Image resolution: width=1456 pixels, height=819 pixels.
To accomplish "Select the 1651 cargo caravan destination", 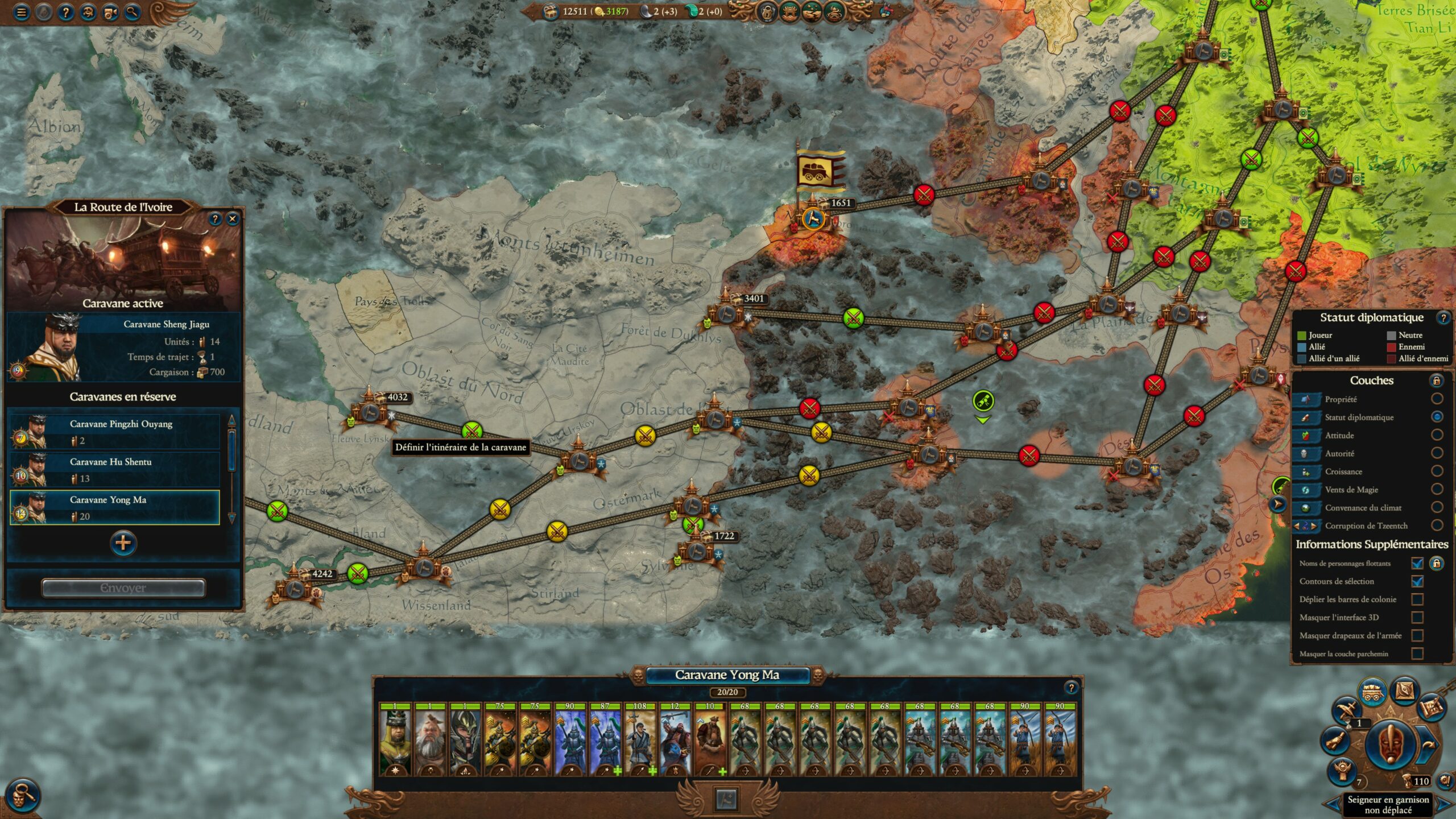I will tap(813, 218).
